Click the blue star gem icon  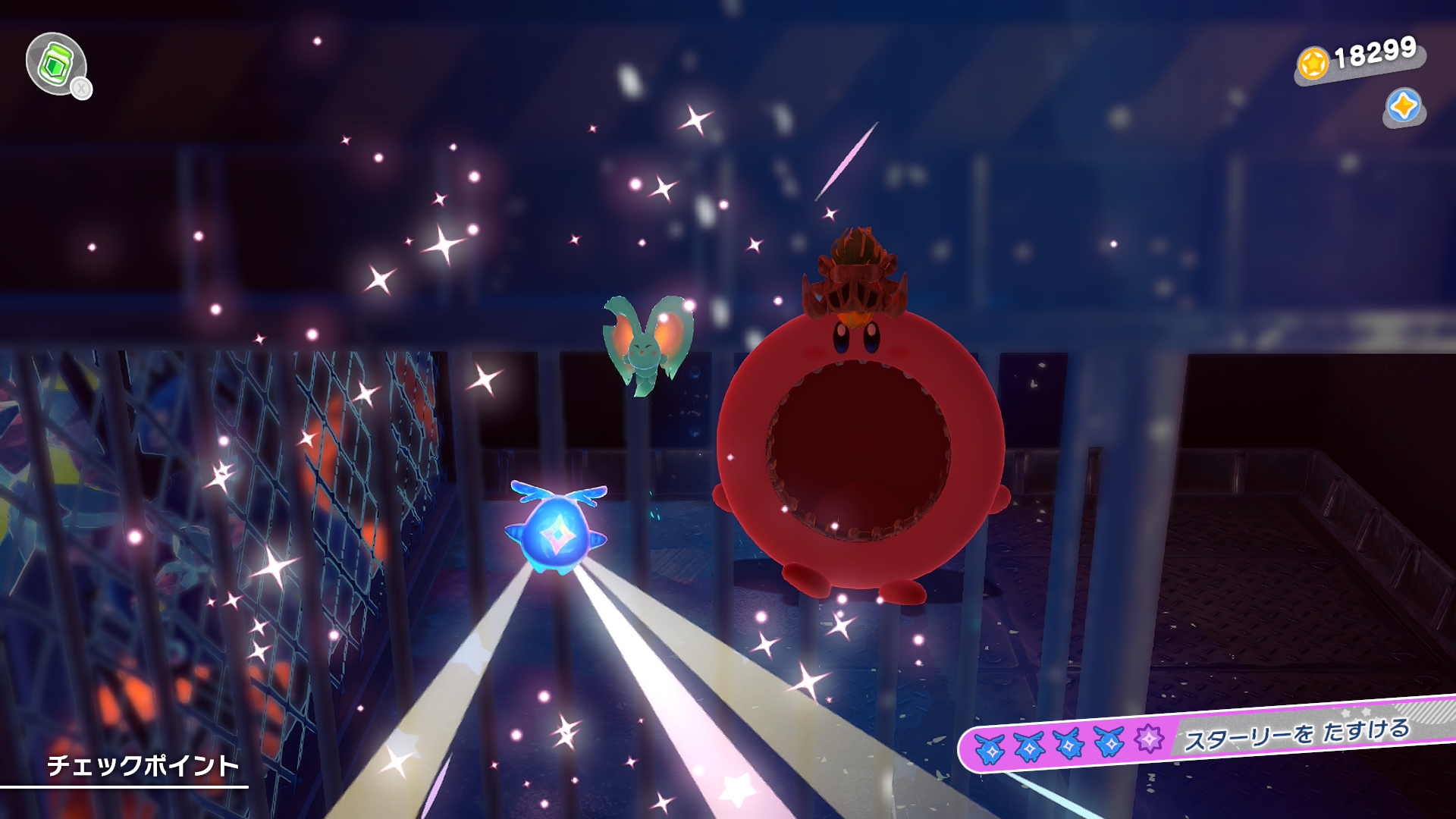pyautogui.click(x=1404, y=106)
